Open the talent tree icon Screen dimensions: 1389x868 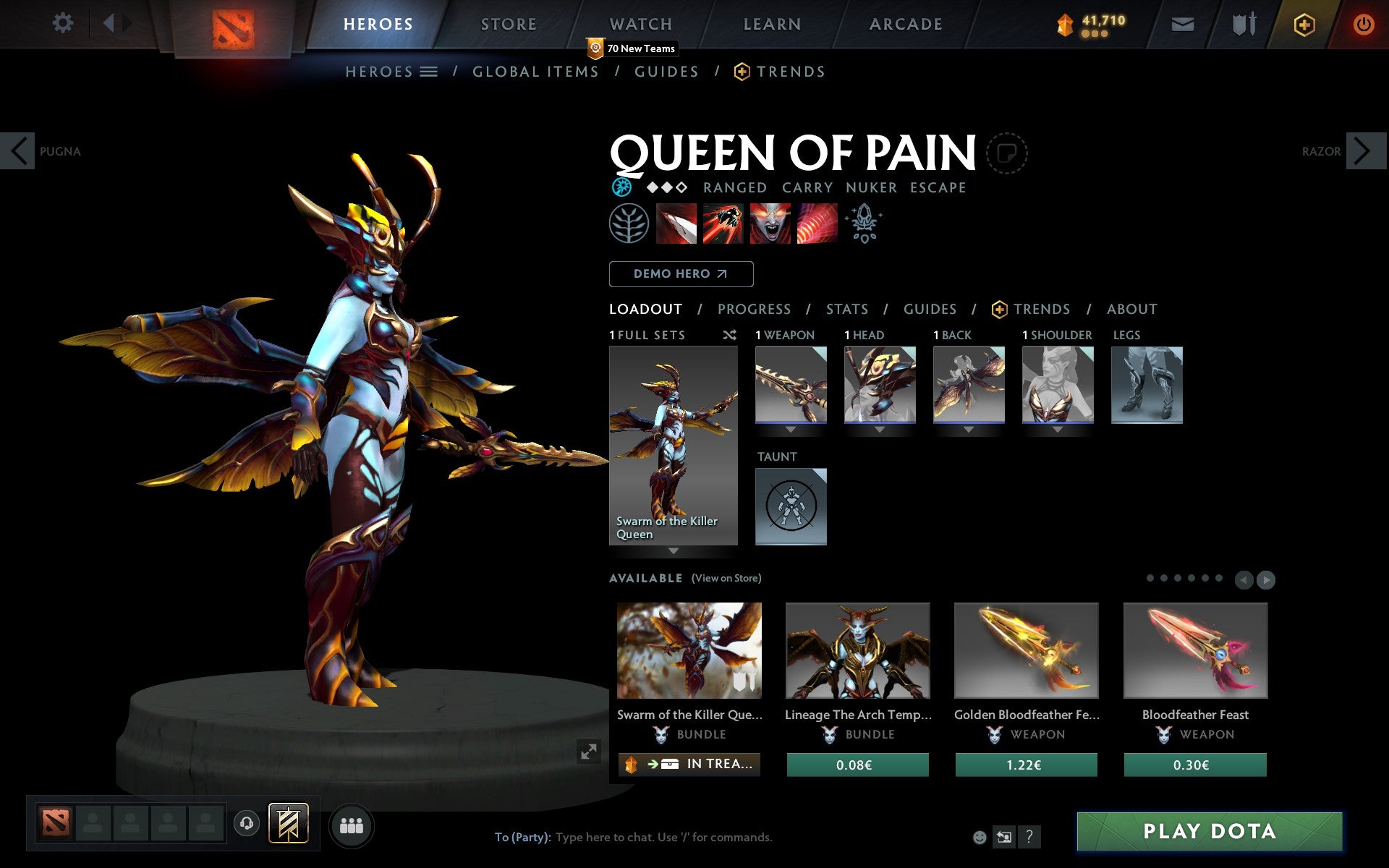(x=628, y=224)
